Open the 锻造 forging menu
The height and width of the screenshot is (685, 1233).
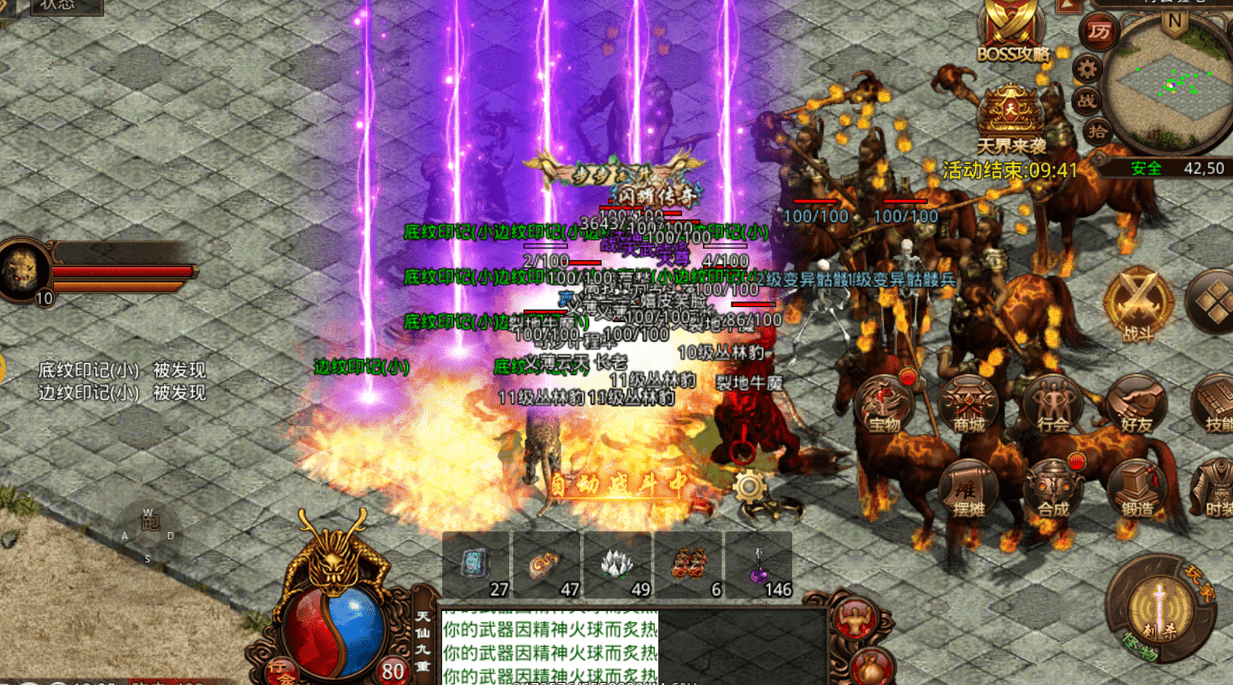pos(1137,490)
